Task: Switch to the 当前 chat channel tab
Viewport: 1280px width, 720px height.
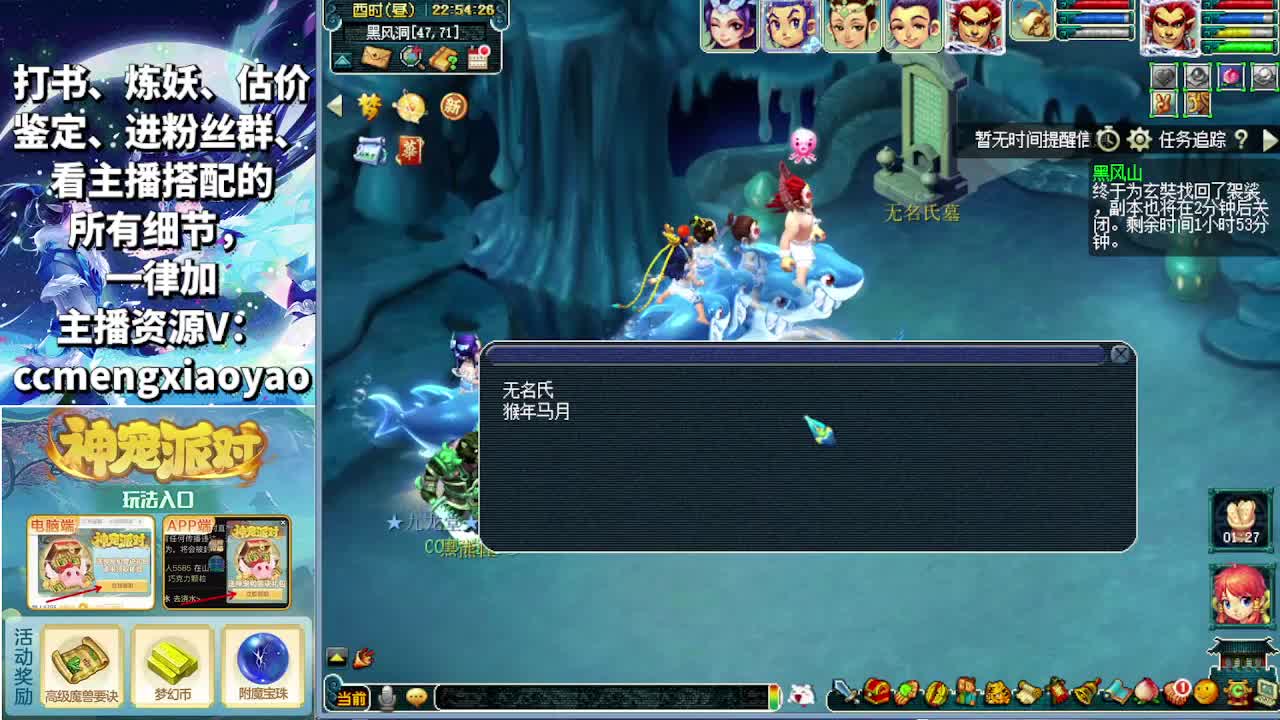Action: click(352, 697)
